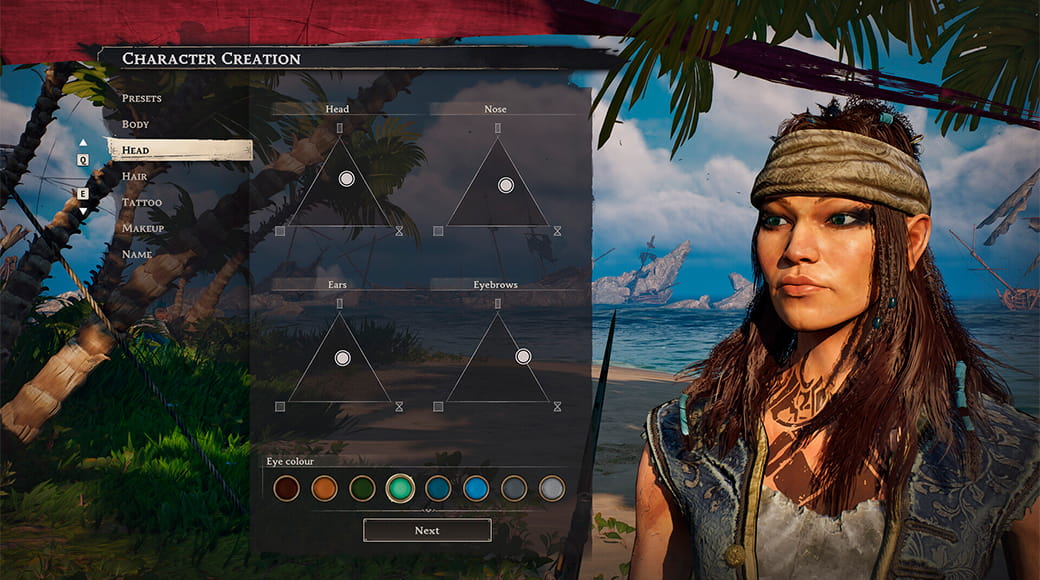
Task: Click the Ears shape triangle handle
Action: (x=343, y=358)
